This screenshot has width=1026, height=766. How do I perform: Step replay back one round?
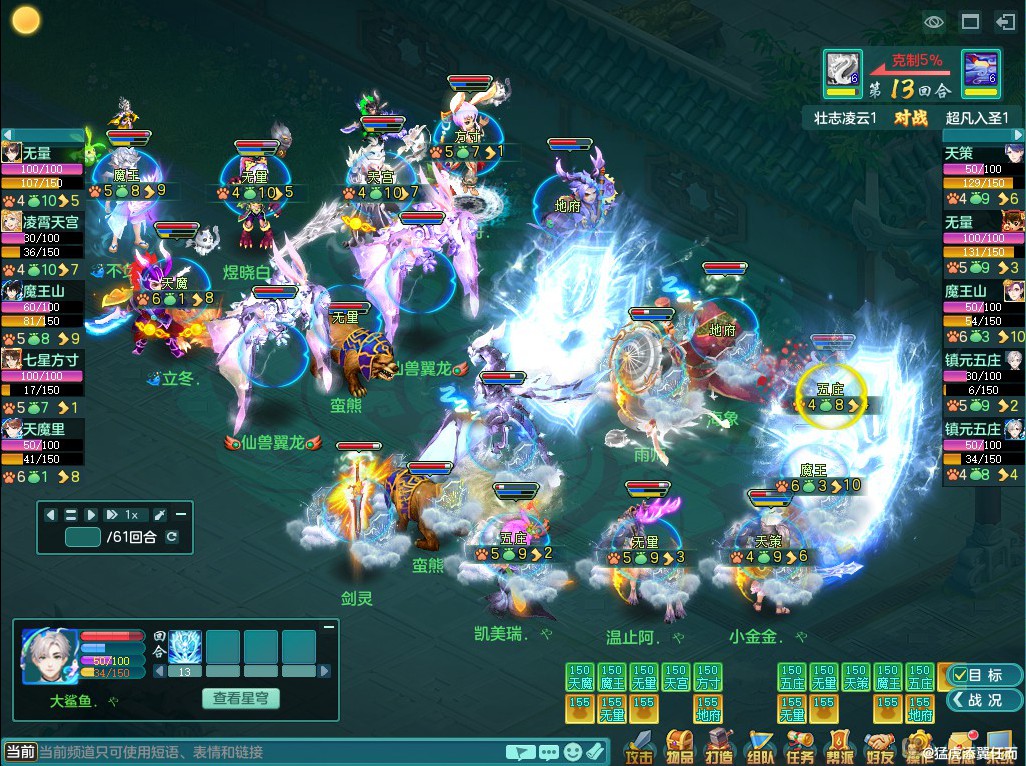50,514
